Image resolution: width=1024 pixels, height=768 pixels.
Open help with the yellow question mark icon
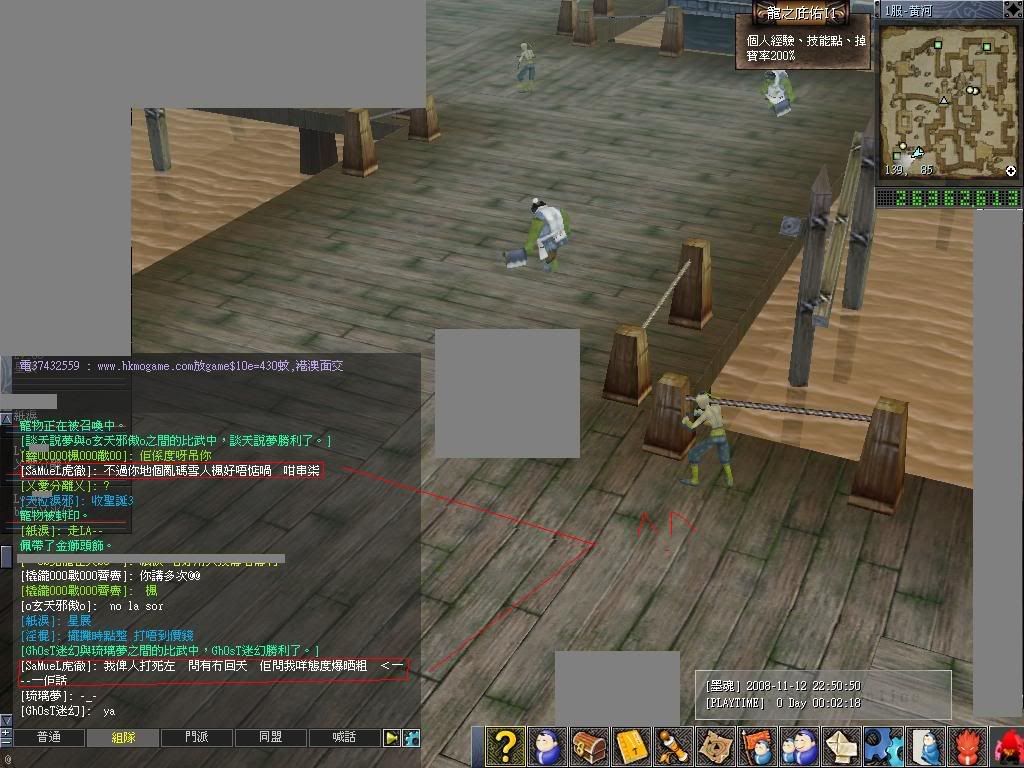[506, 746]
